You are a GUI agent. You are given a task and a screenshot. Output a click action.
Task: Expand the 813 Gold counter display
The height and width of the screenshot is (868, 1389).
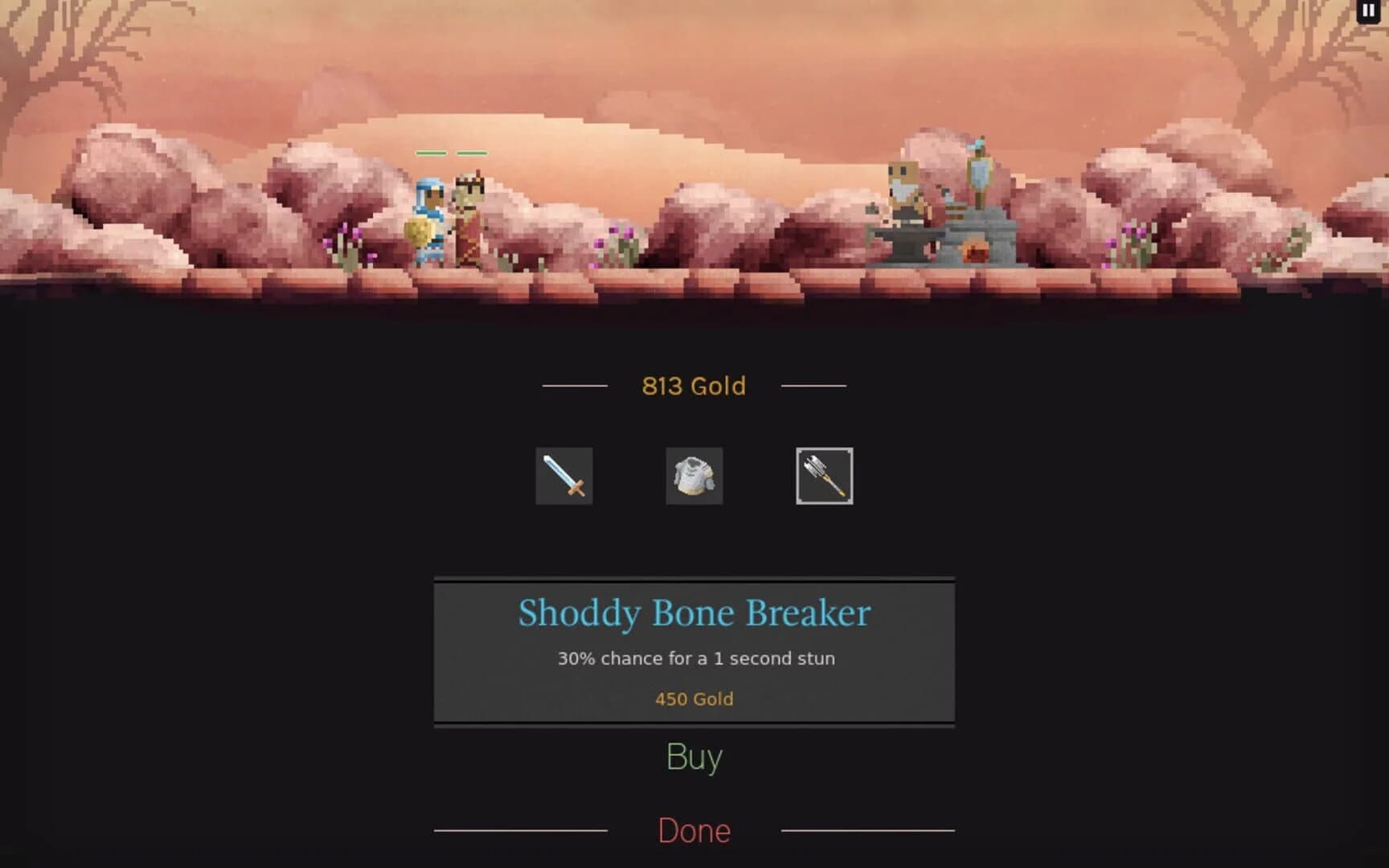pos(692,386)
